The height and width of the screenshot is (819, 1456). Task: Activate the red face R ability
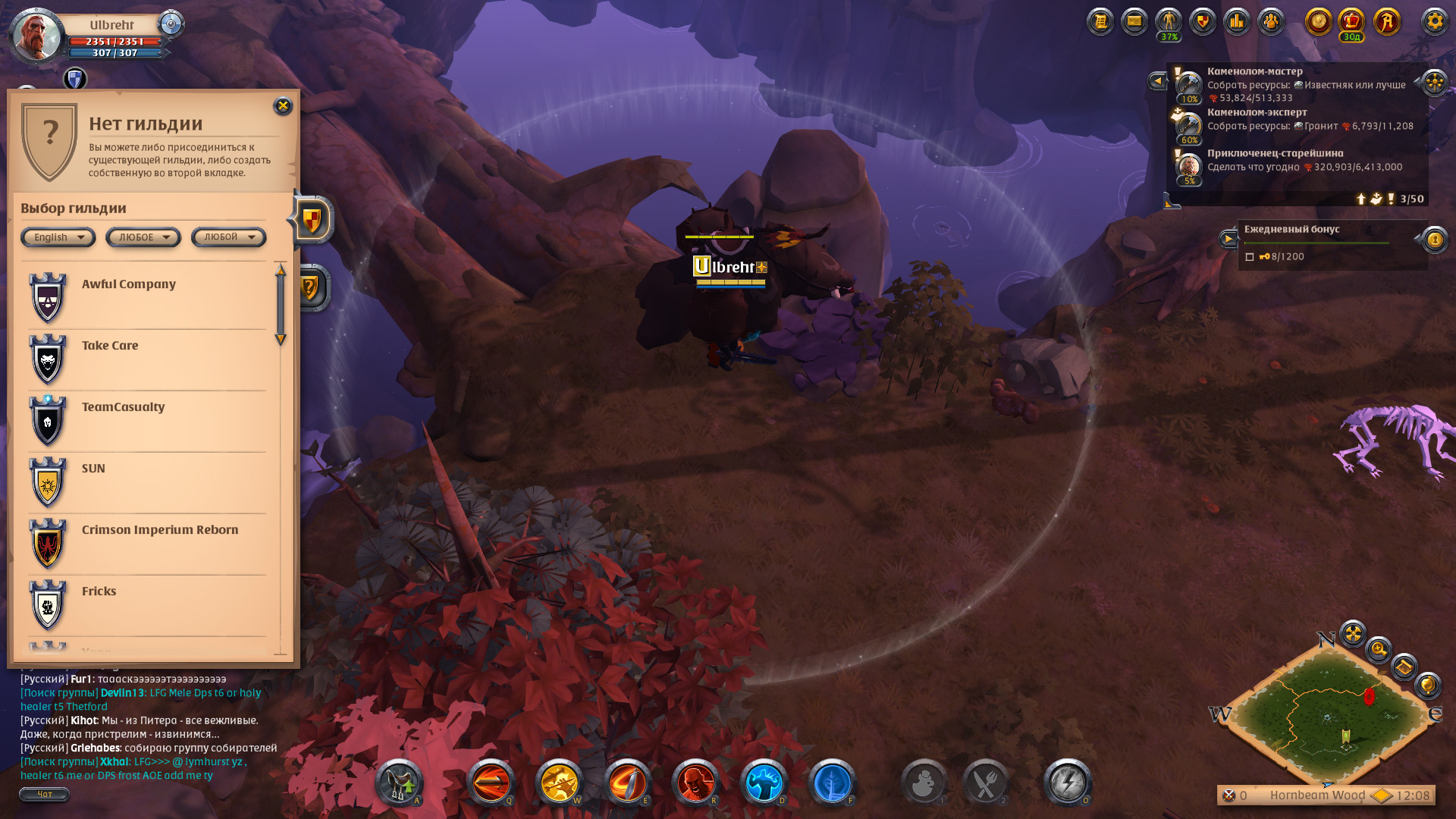point(695,782)
